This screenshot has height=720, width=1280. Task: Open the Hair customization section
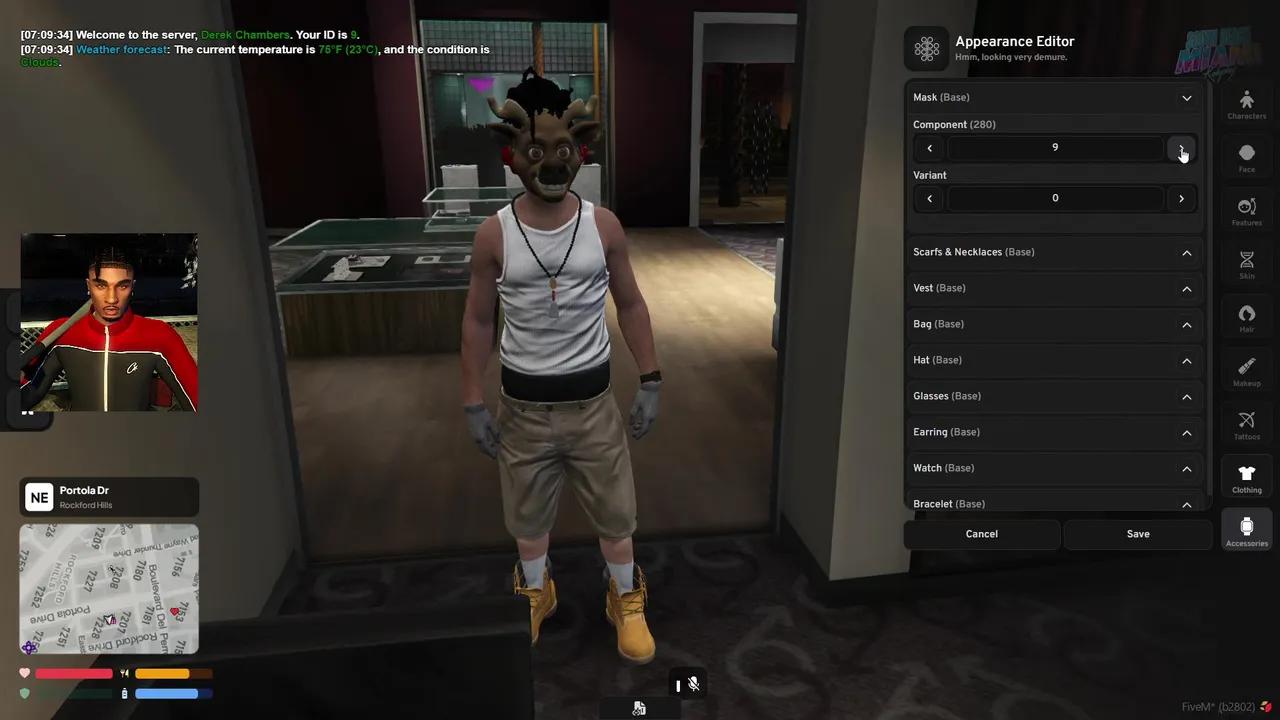pos(1246,318)
